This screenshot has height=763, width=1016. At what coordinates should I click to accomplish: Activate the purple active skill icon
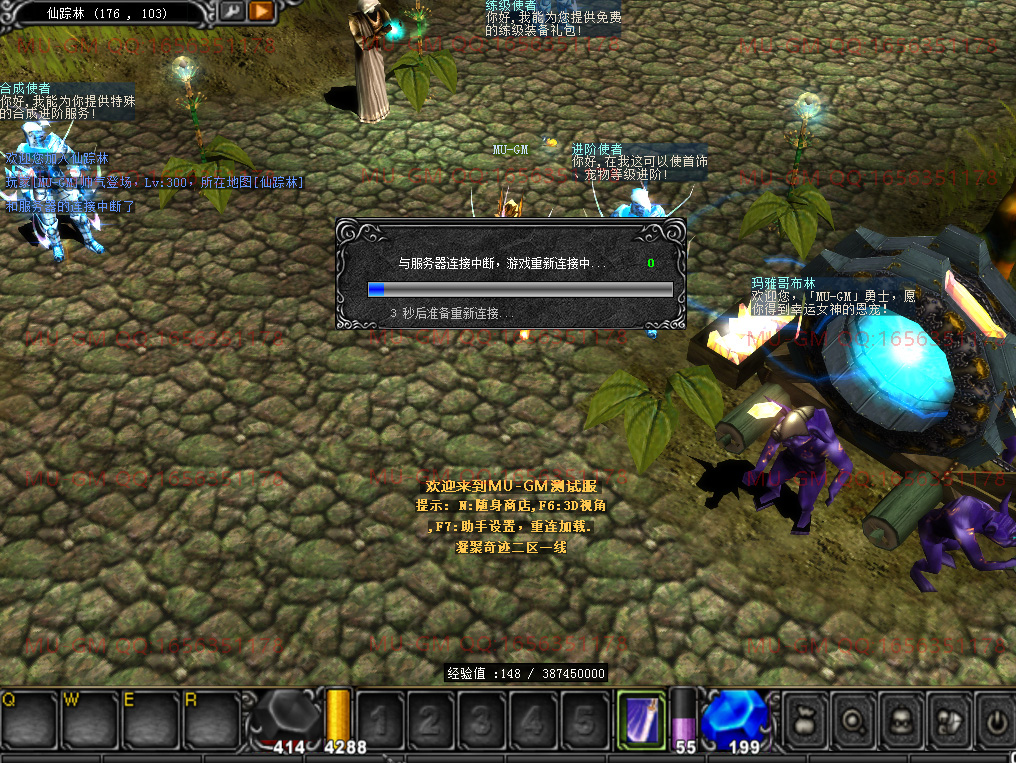coord(641,718)
